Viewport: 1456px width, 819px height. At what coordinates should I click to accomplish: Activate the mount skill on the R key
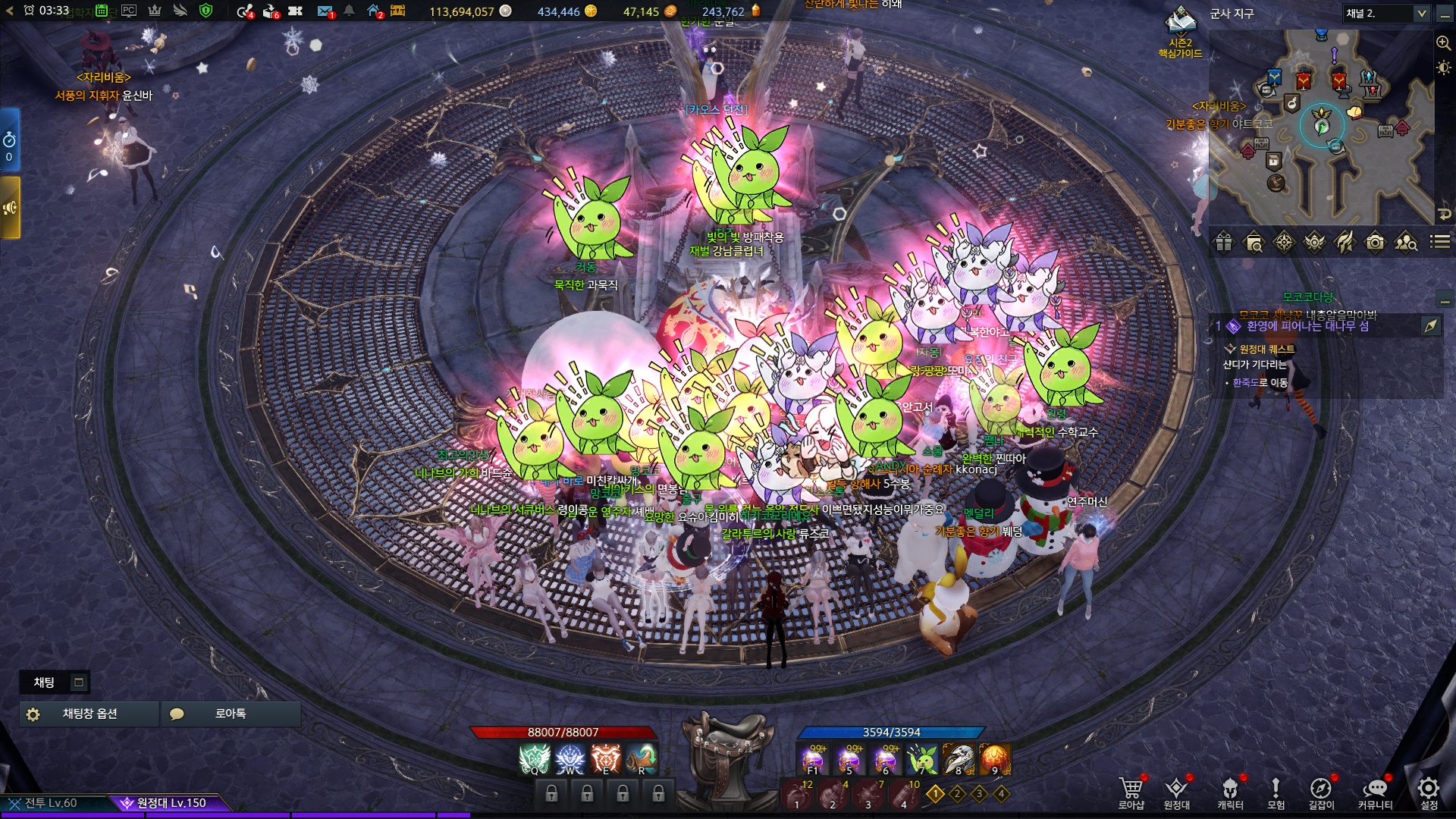(642, 759)
